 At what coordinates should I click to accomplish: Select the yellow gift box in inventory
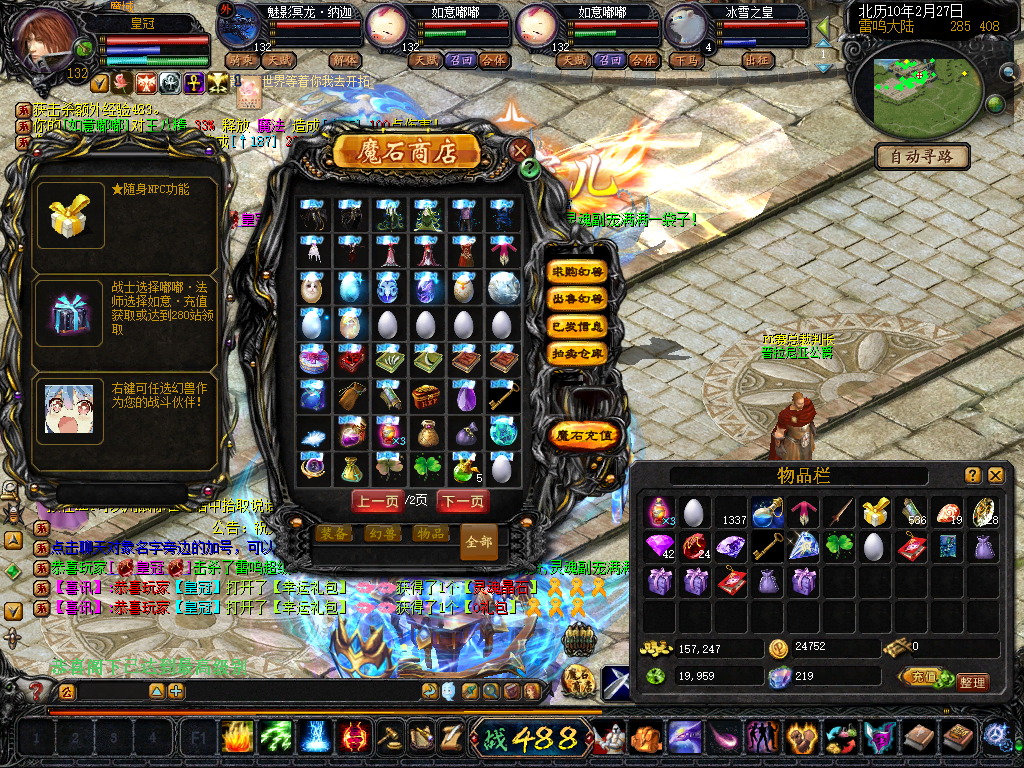[x=877, y=512]
